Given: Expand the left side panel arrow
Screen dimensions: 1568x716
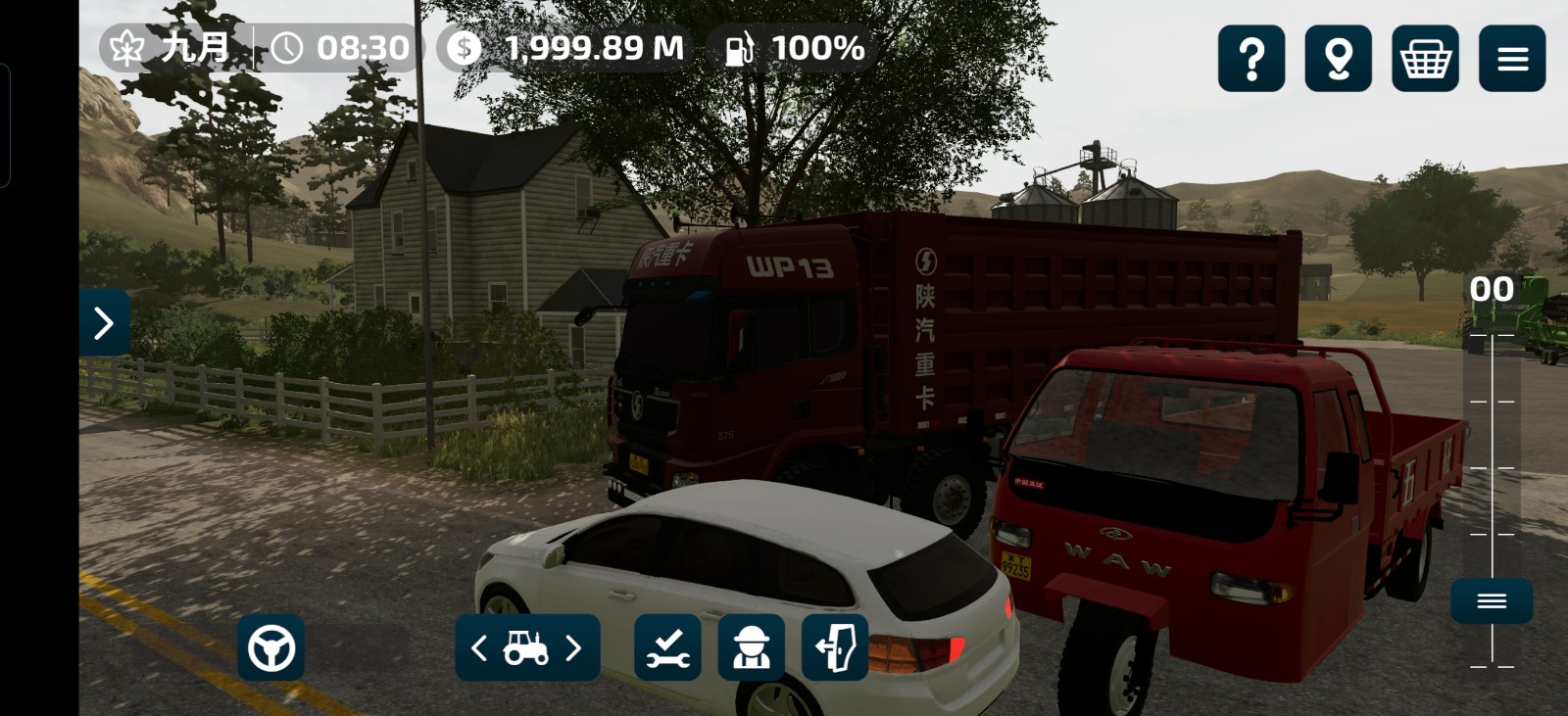Looking at the screenshot, I should point(104,322).
